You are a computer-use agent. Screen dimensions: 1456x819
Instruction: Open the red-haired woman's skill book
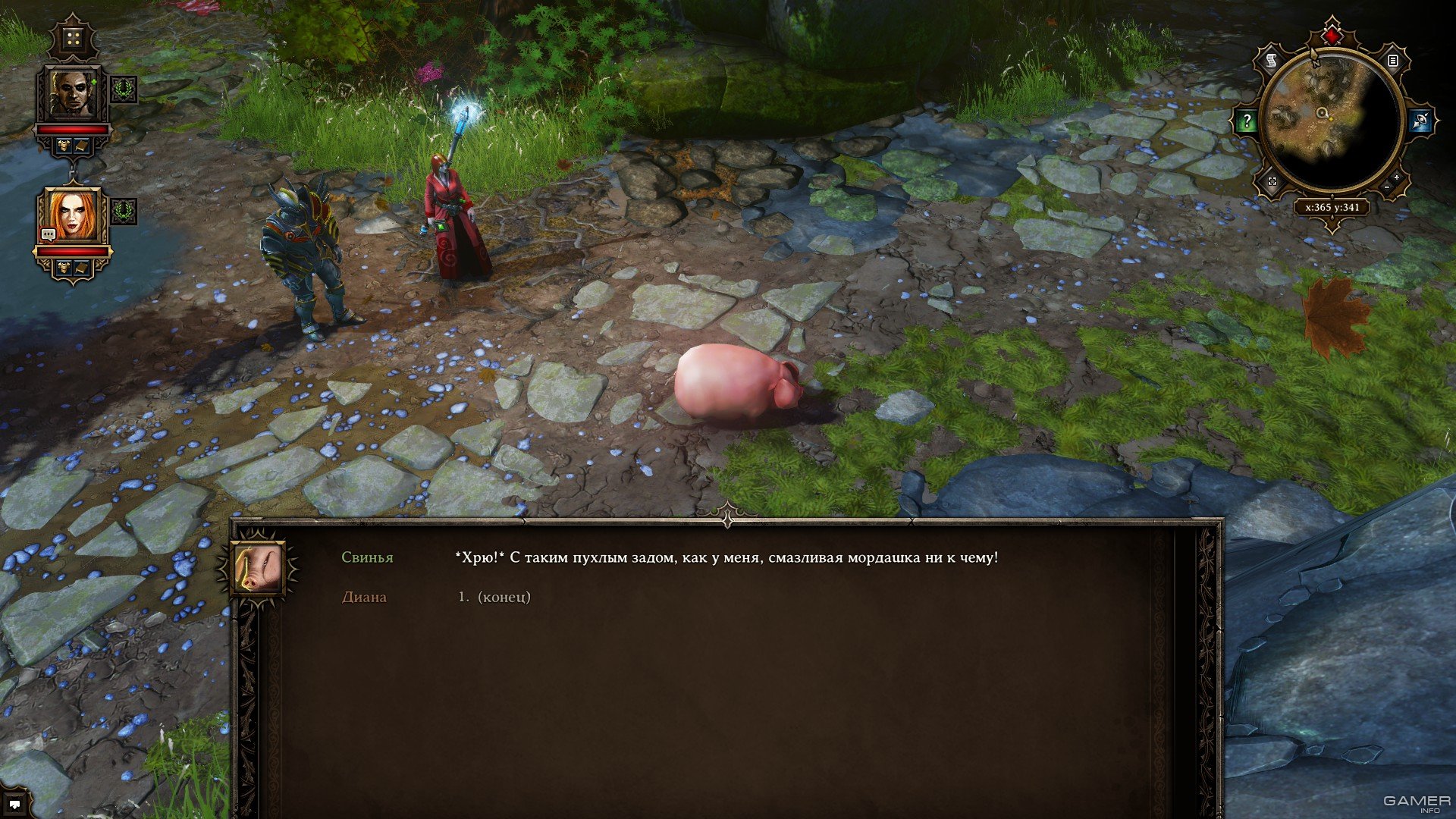(x=82, y=267)
